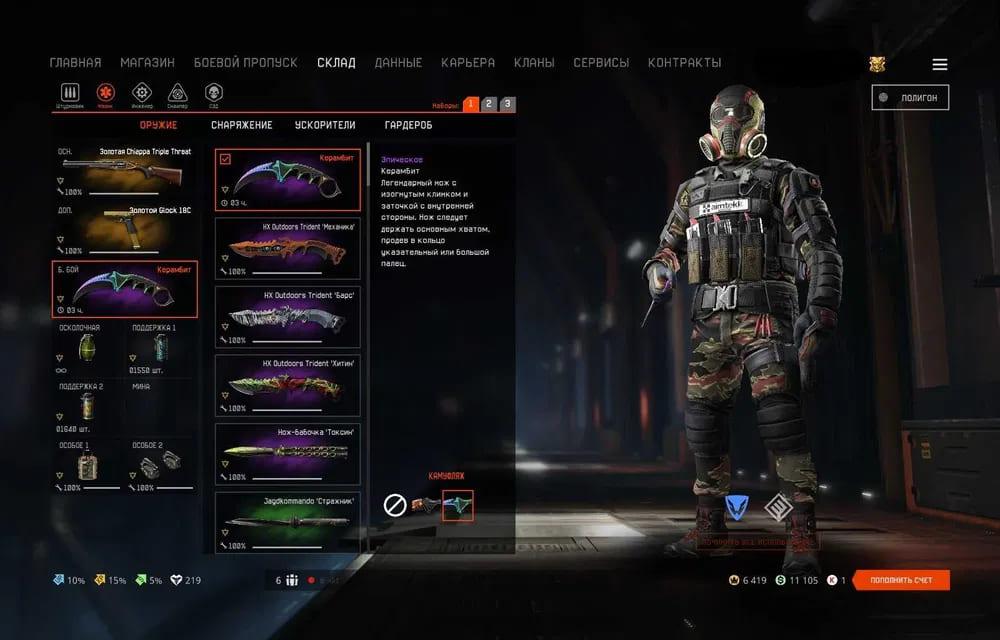Switch to the УСКОРИТЕЛИ boosters tab
This screenshot has height=640, width=1000.
(x=325, y=125)
